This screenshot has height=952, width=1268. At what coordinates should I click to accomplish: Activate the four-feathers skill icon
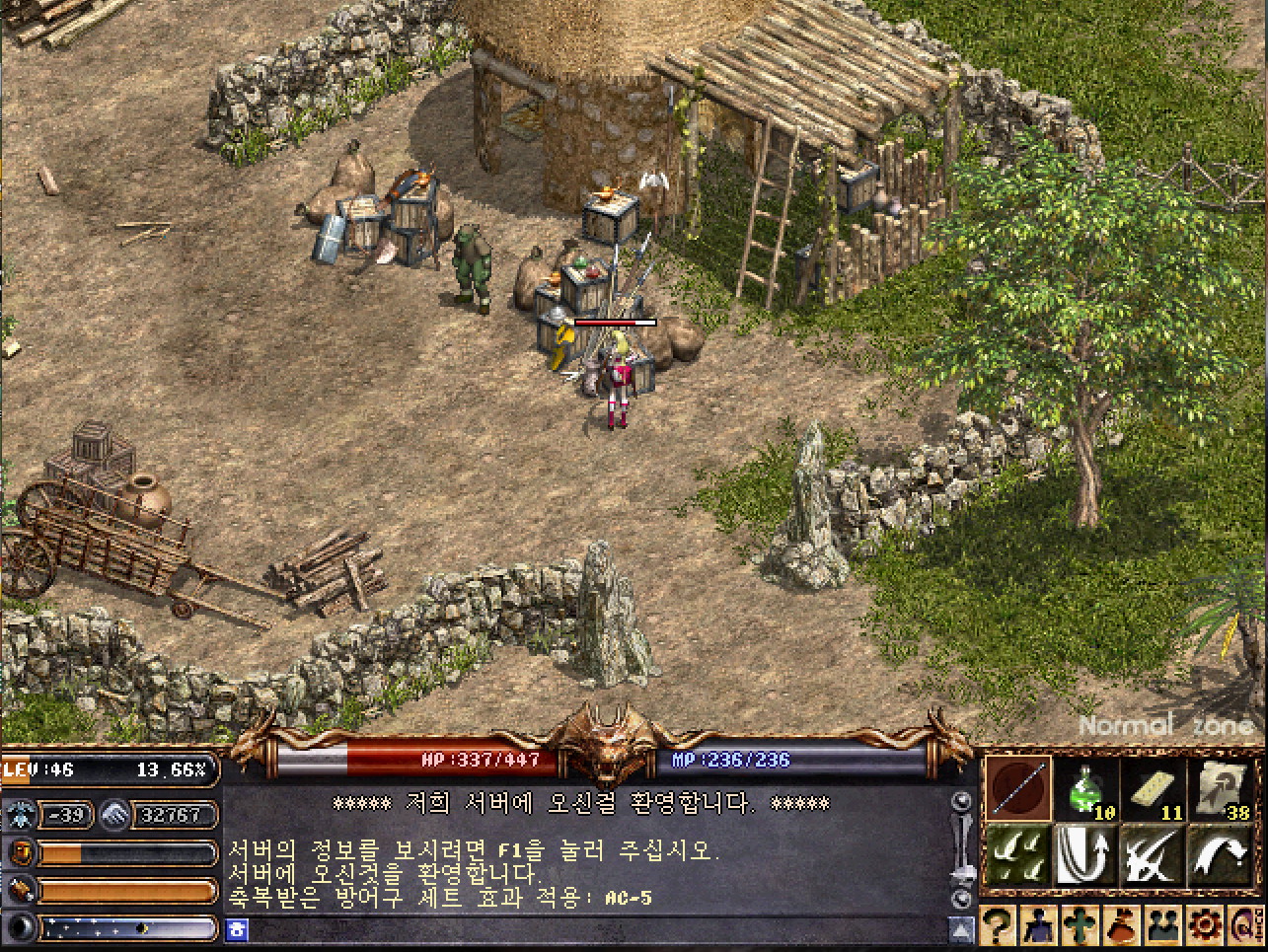click(x=1019, y=854)
